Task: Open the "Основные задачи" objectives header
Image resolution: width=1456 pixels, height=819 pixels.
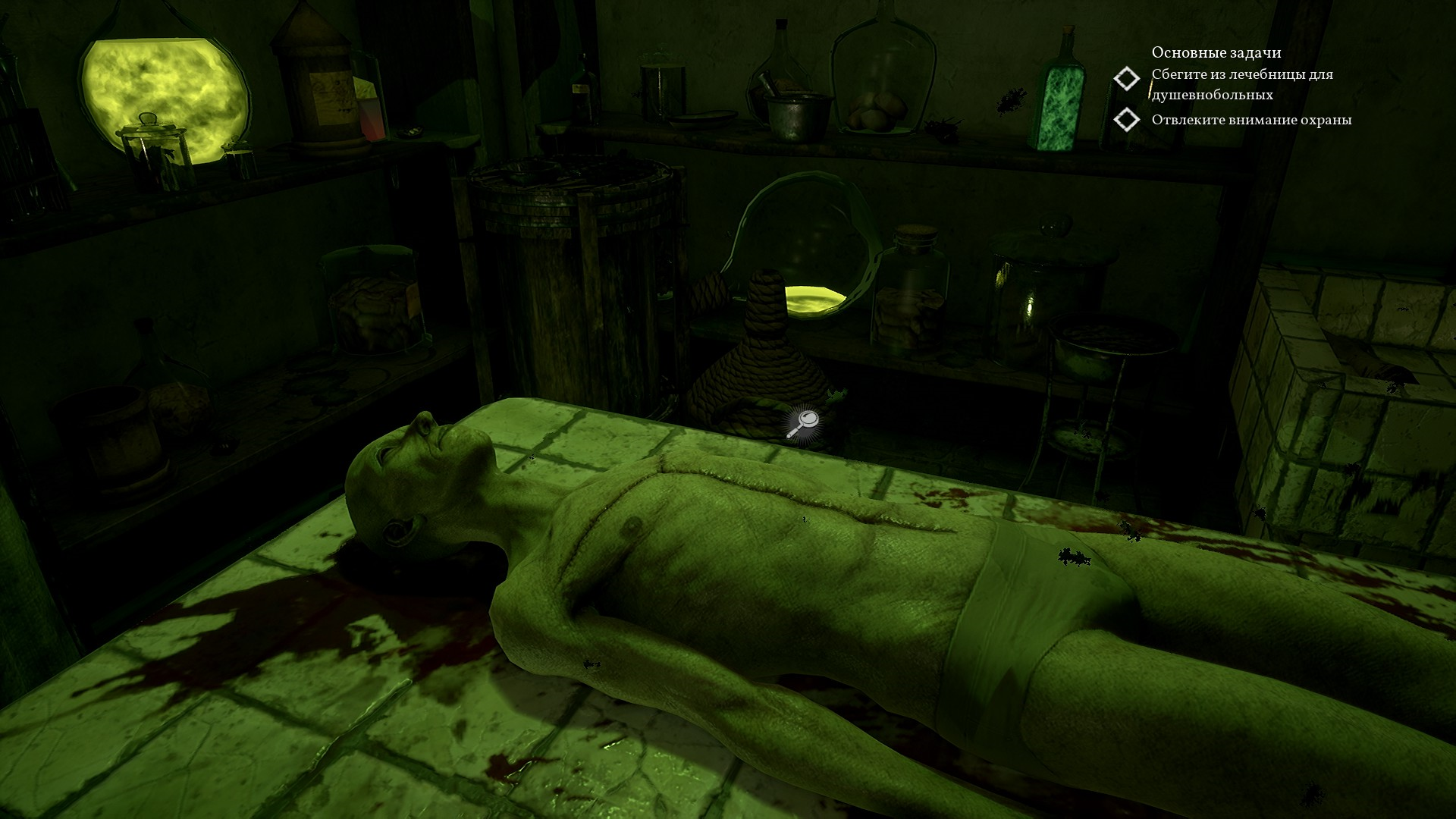Action: (1216, 52)
